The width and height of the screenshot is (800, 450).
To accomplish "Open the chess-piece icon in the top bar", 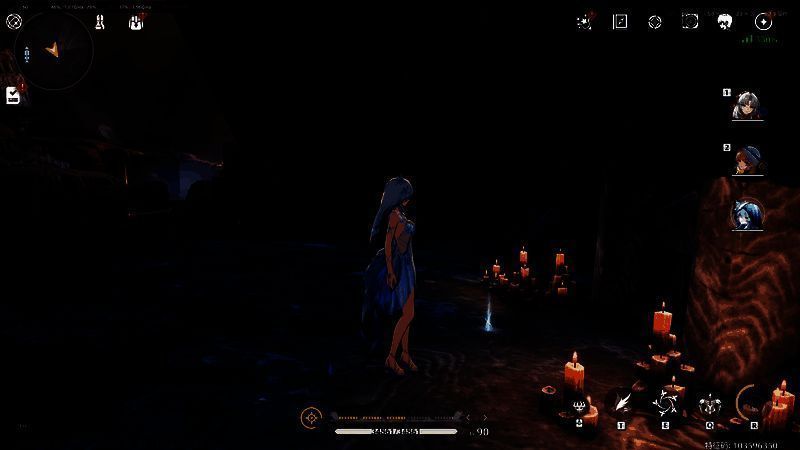I will coord(101,21).
